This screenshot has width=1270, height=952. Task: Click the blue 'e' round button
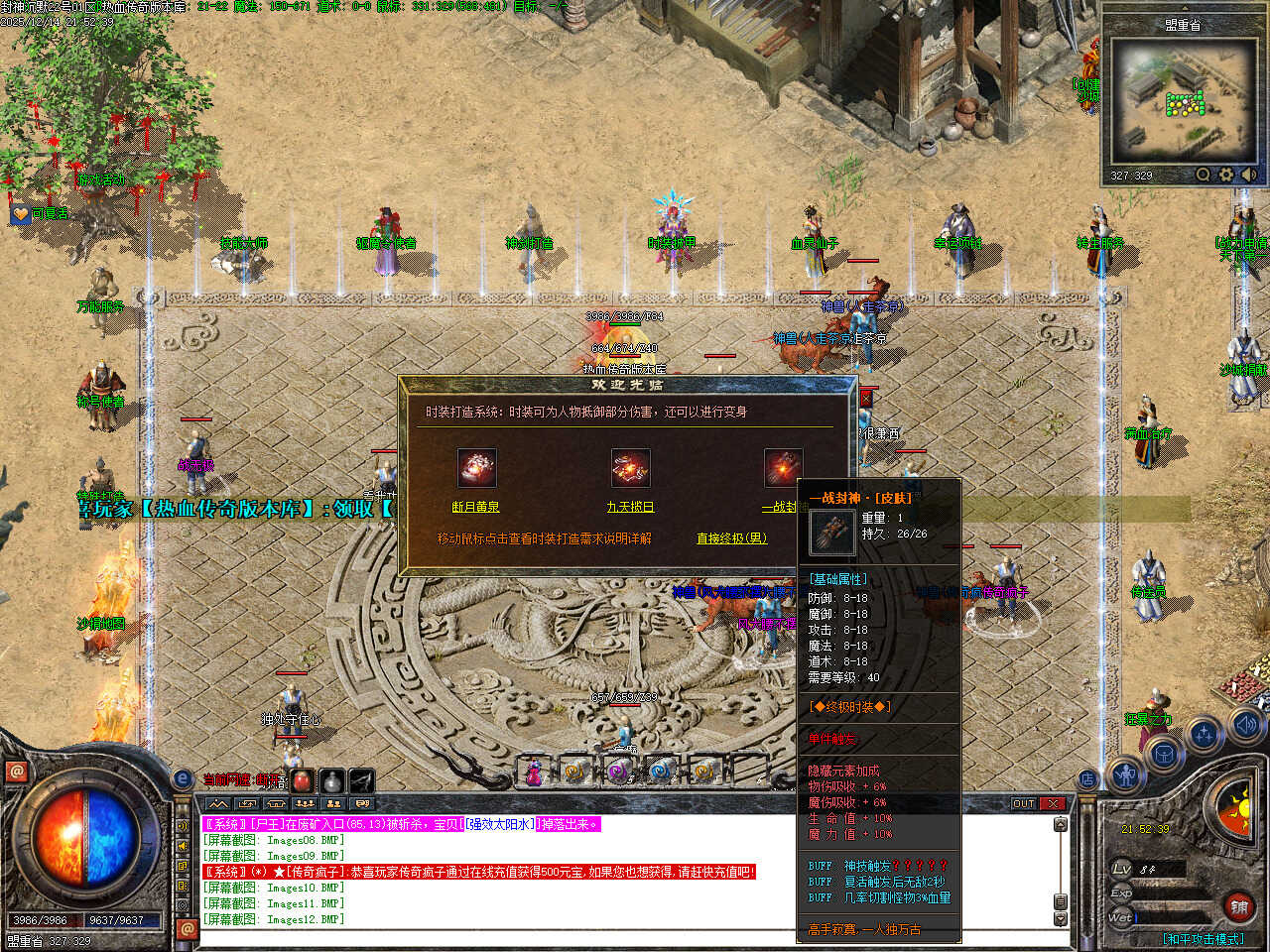pyautogui.click(x=183, y=779)
